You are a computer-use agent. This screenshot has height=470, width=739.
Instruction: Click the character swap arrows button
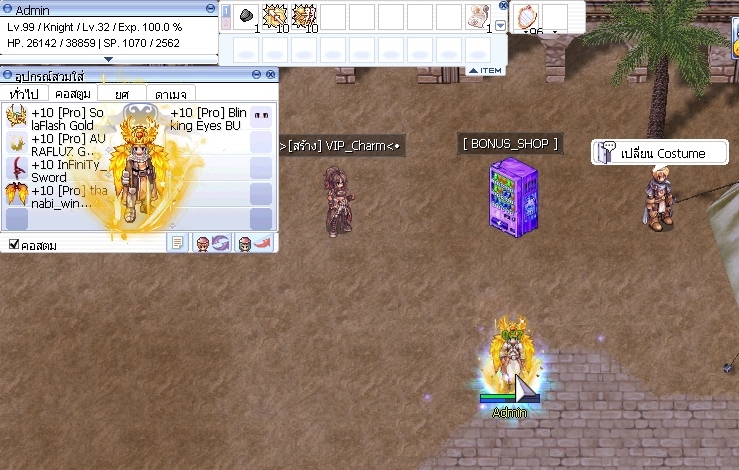pos(212,243)
